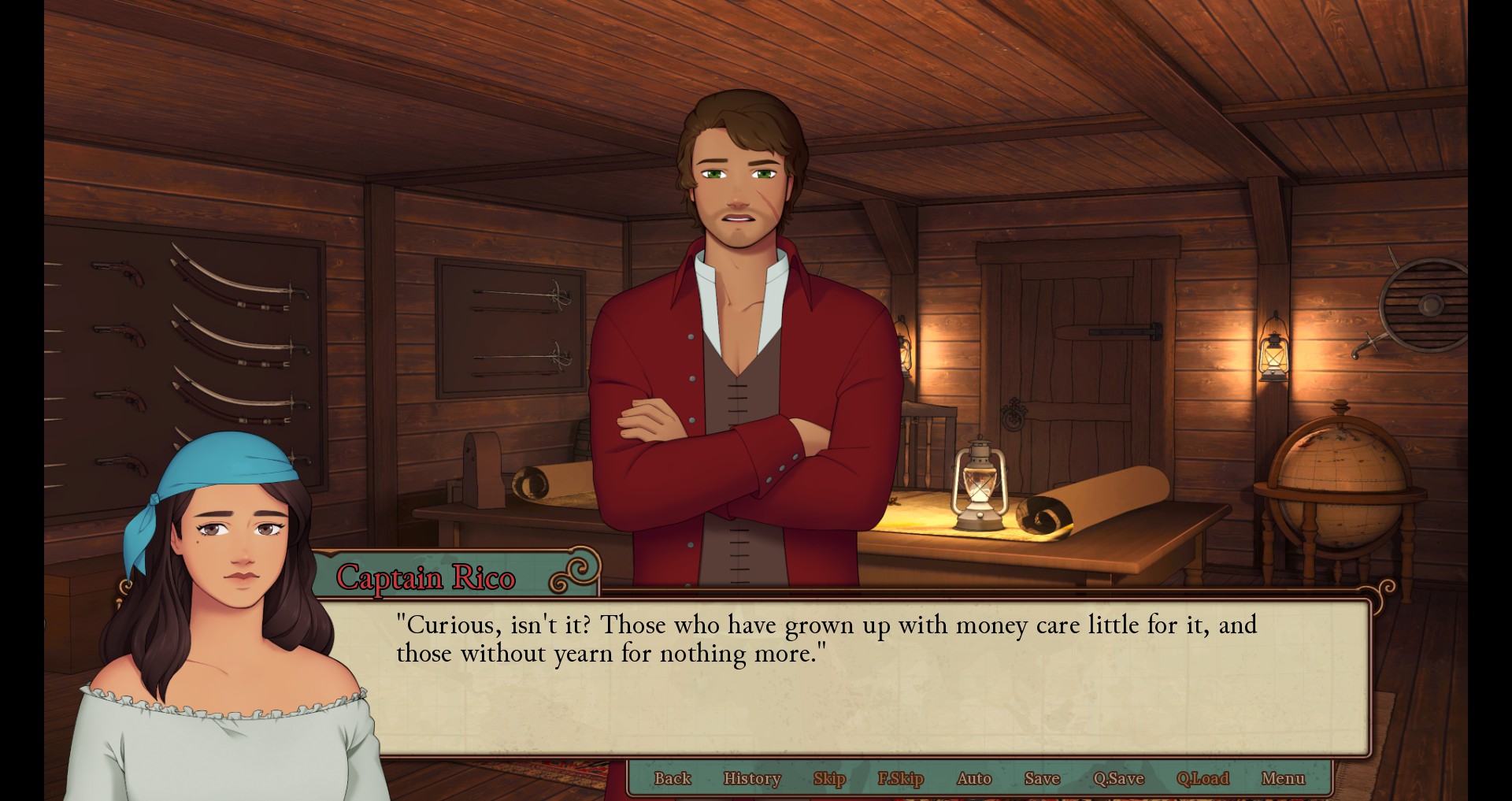Open the Save screen
Image resolution: width=1512 pixels, height=801 pixels.
point(1042,778)
